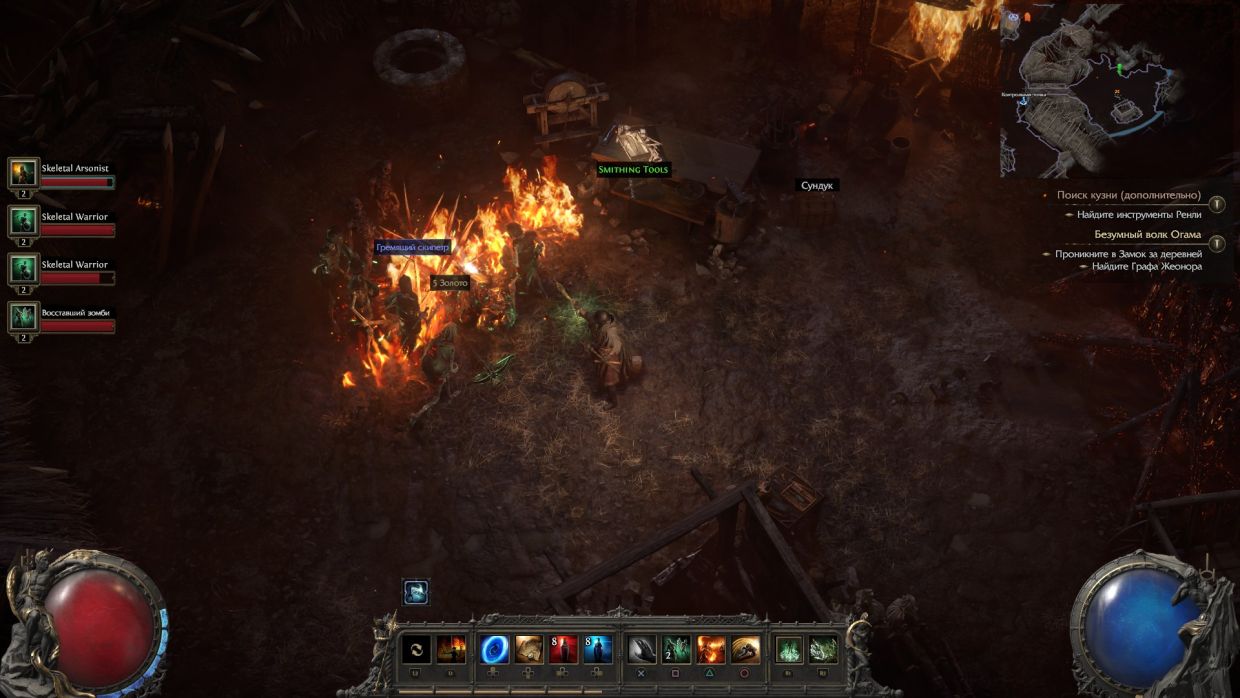Image resolution: width=1240 pixels, height=698 pixels.
Task: Toggle the marker button beside Поиск кузни
Action: (x=1216, y=204)
